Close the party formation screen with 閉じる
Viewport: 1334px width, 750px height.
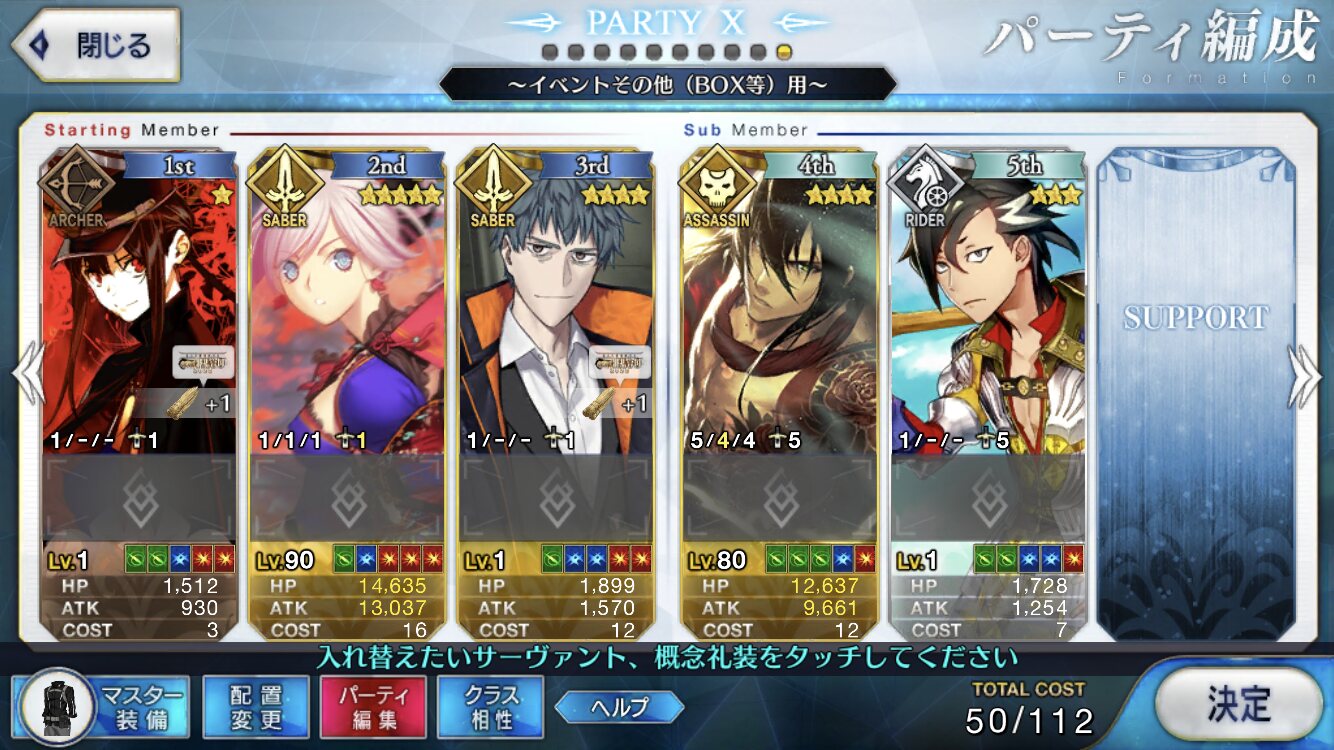[x=95, y=45]
